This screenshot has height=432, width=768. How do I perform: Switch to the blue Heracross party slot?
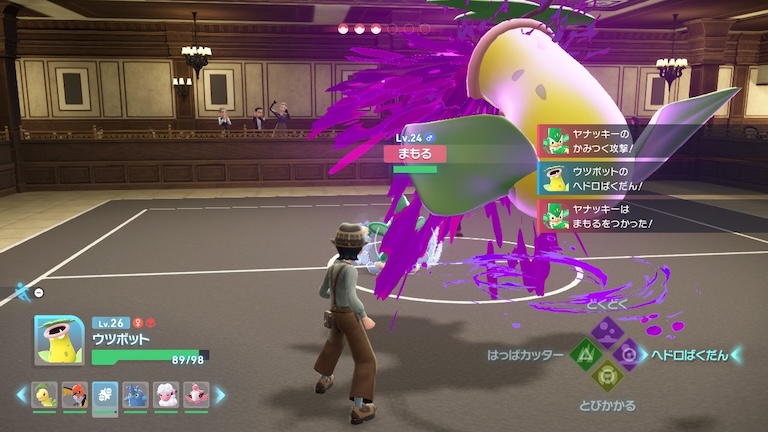pos(135,395)
